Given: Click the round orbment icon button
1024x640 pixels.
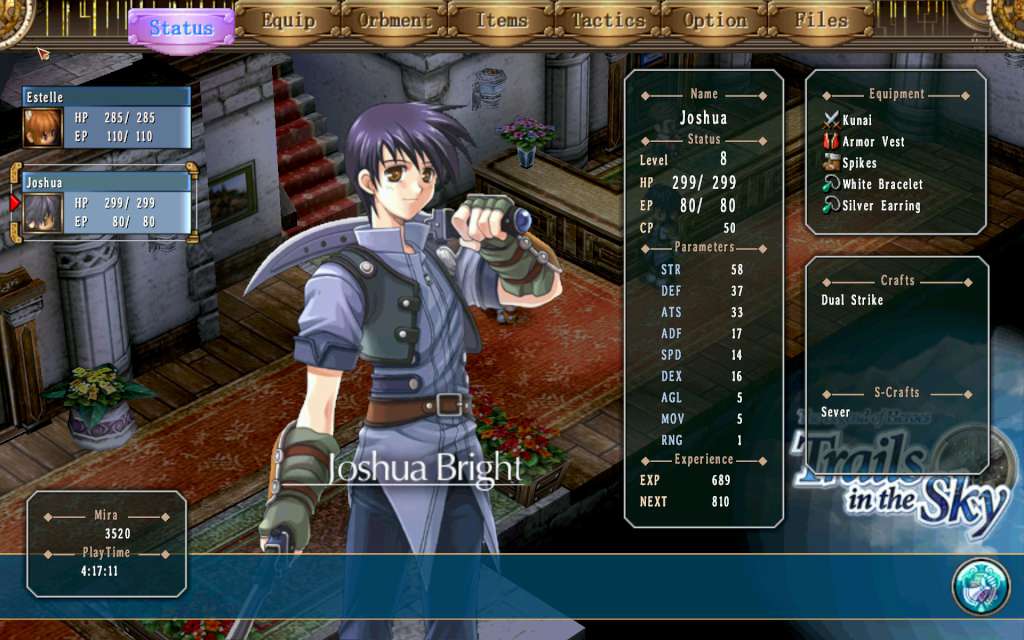Looking at the screenshot, I should pyautogui.click(x=980, y=587).
